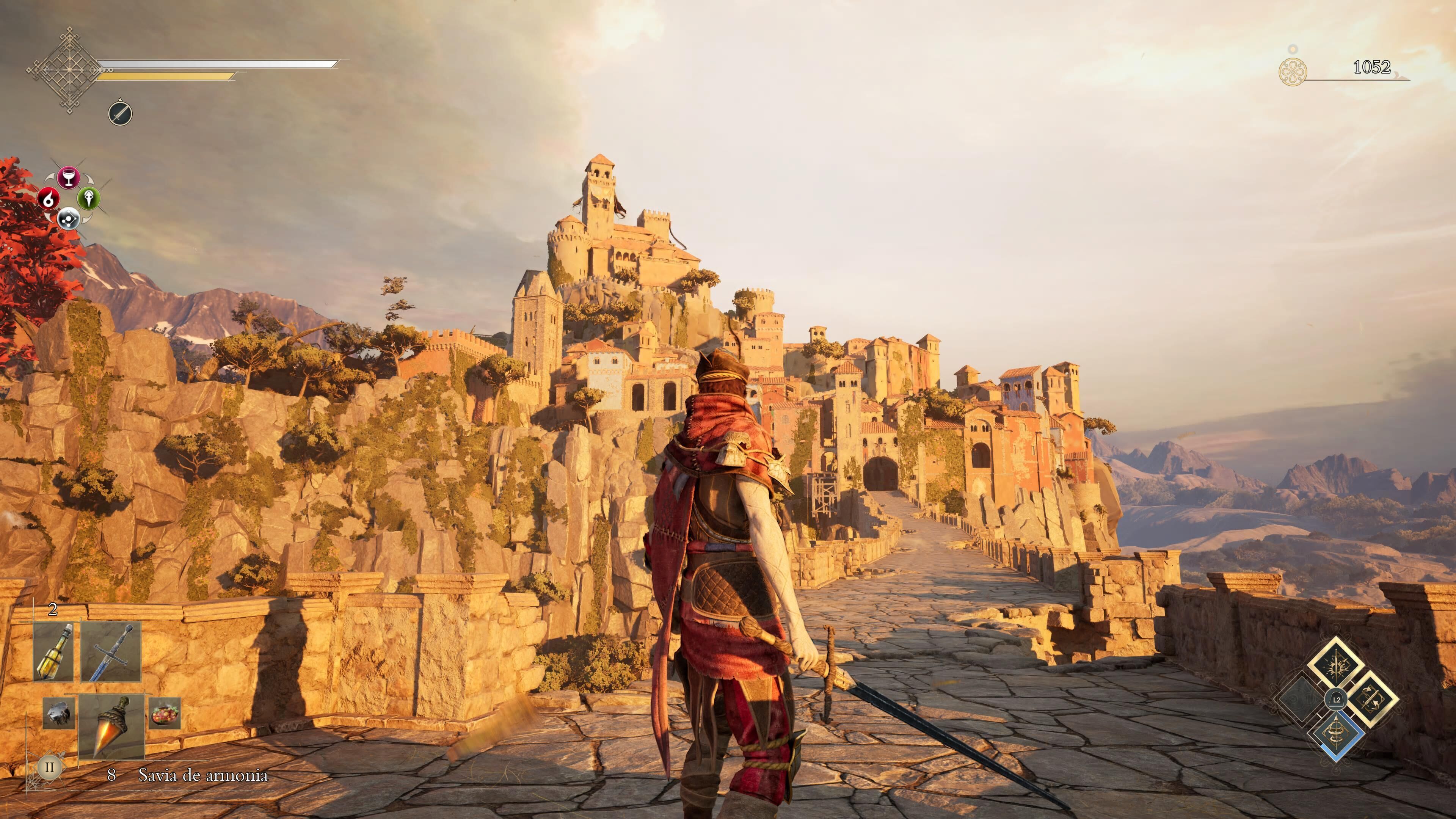The image size is (1456, 819).
Task: Select the green plague mask icon
Action: (x=89, y=198)
